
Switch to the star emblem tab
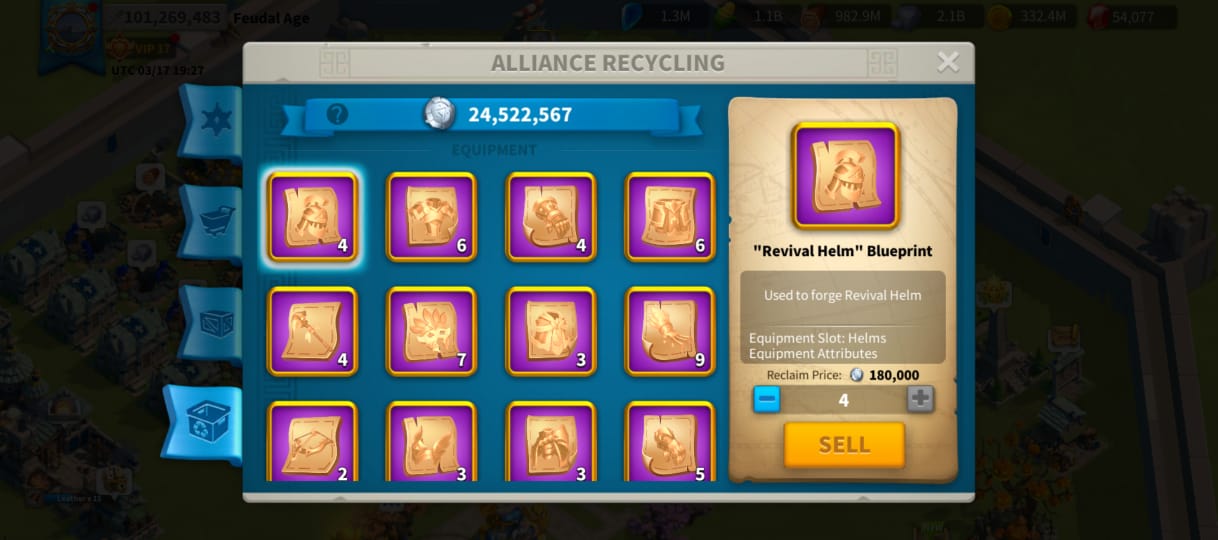[x=212, y=121]
